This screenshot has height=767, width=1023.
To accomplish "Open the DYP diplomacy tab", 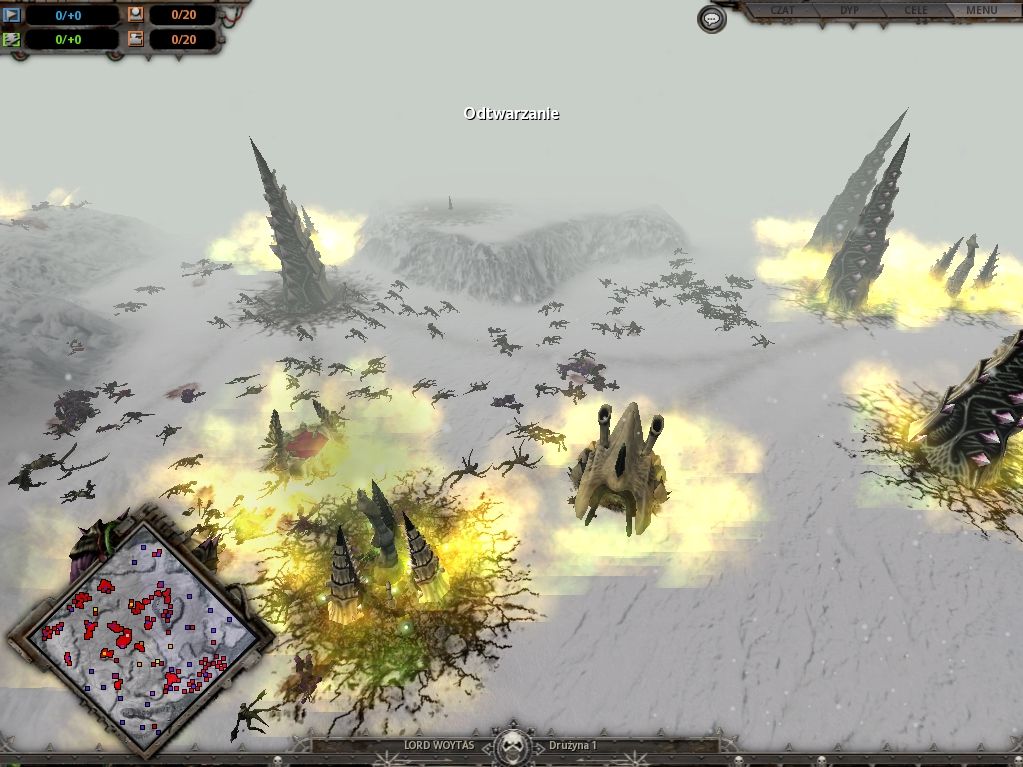I will click(850, 11).
